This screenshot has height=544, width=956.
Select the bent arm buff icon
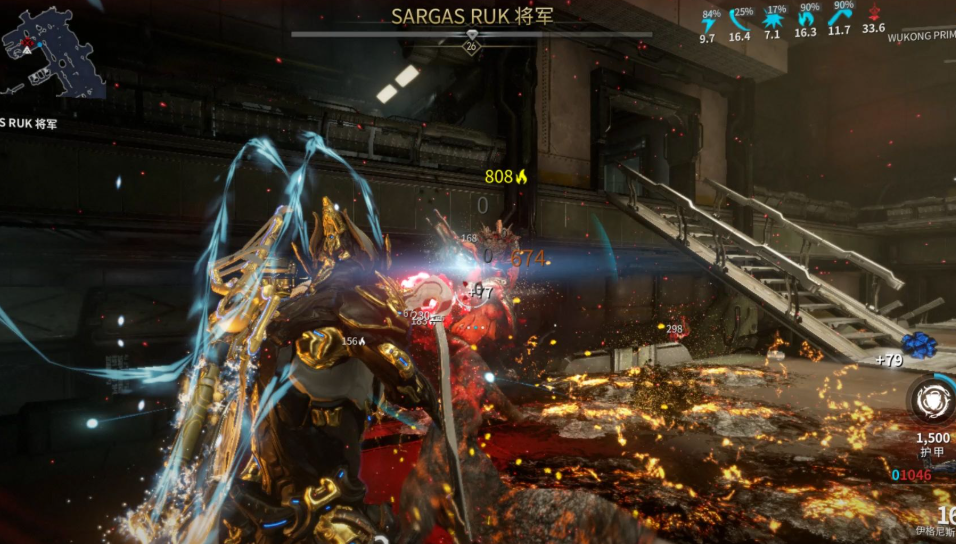[x=839, y=18]
